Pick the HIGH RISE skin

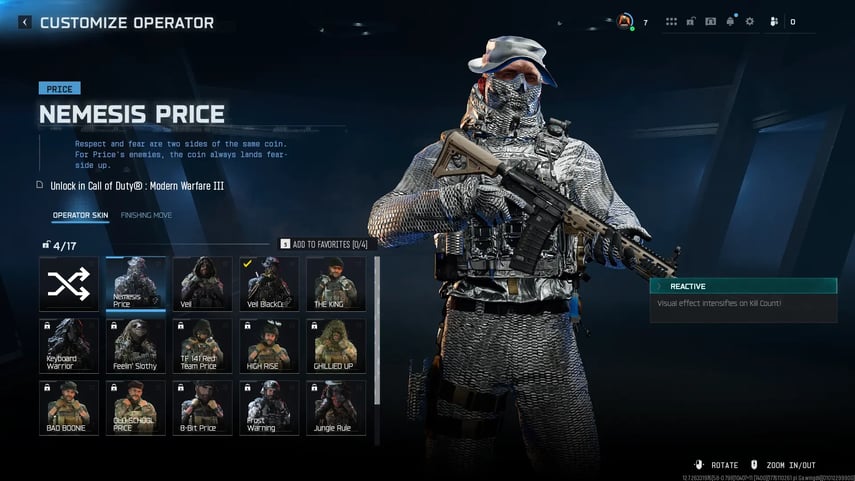268,346
